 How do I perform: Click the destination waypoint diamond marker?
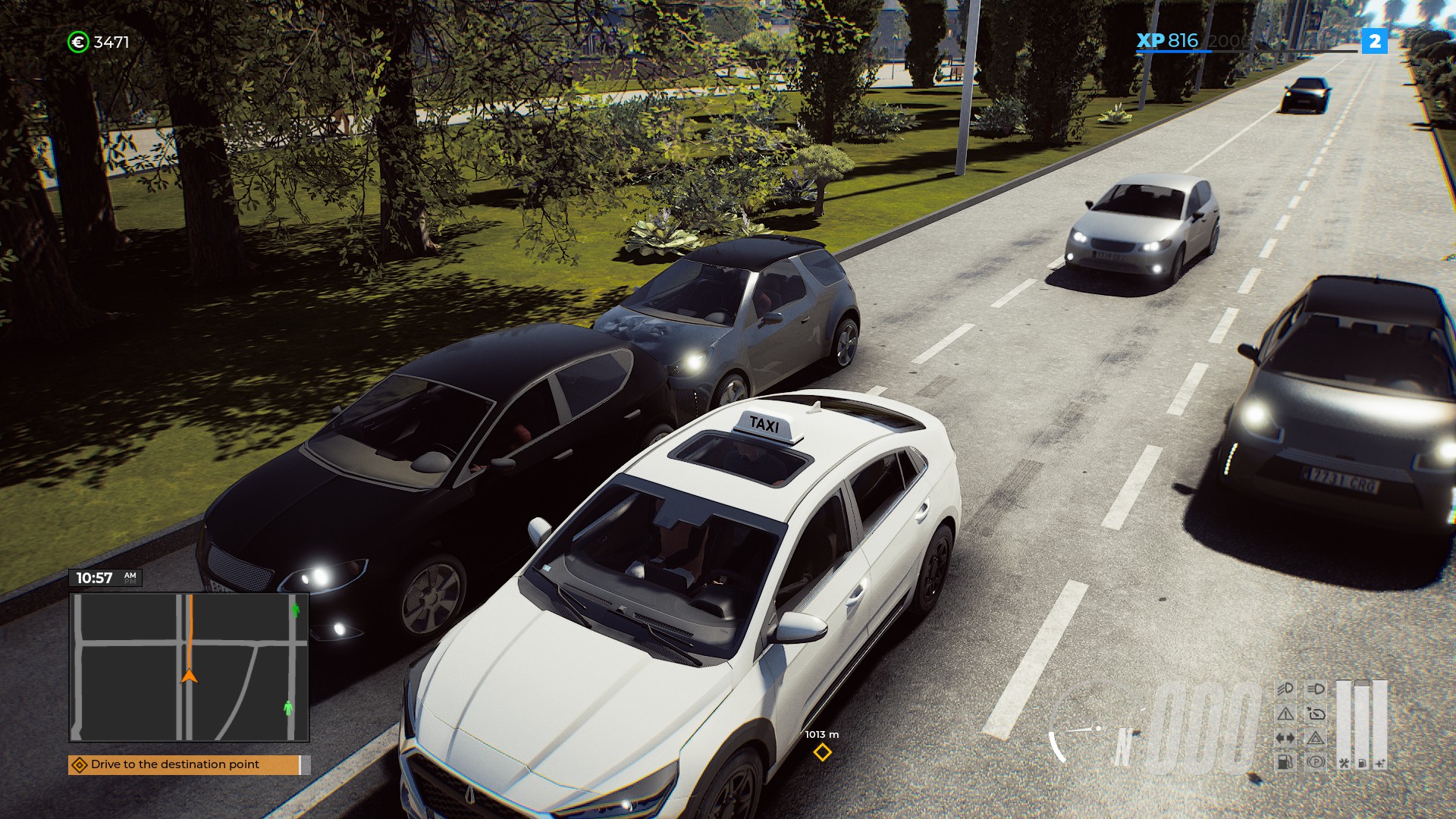pyautogui.click(x=822, y=752)
